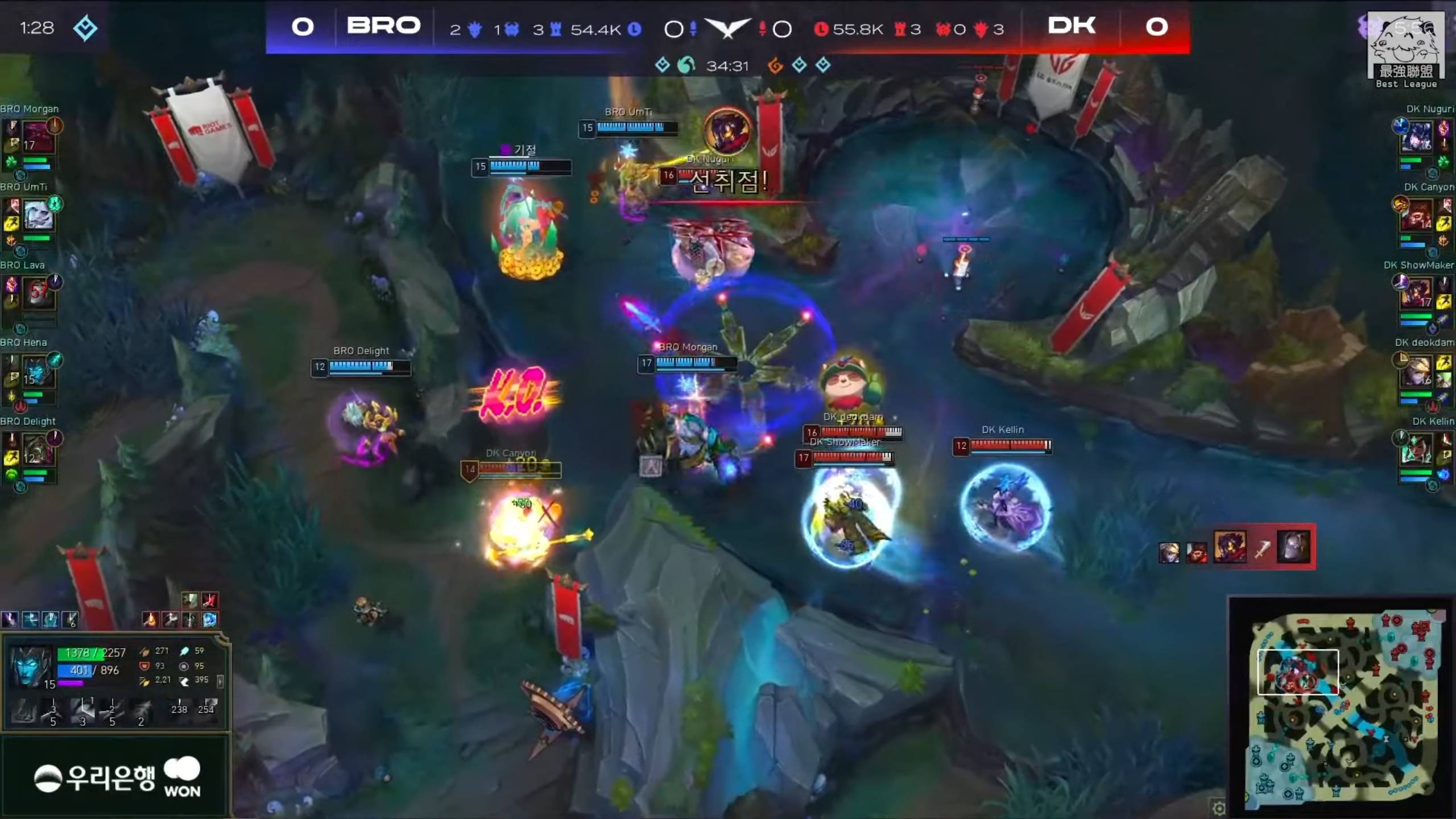Image resolution: width=1456 pixels, height=819 pixels.
Task: Expand the selected champion's stats panel arrow
Action: tap(221, 681)
